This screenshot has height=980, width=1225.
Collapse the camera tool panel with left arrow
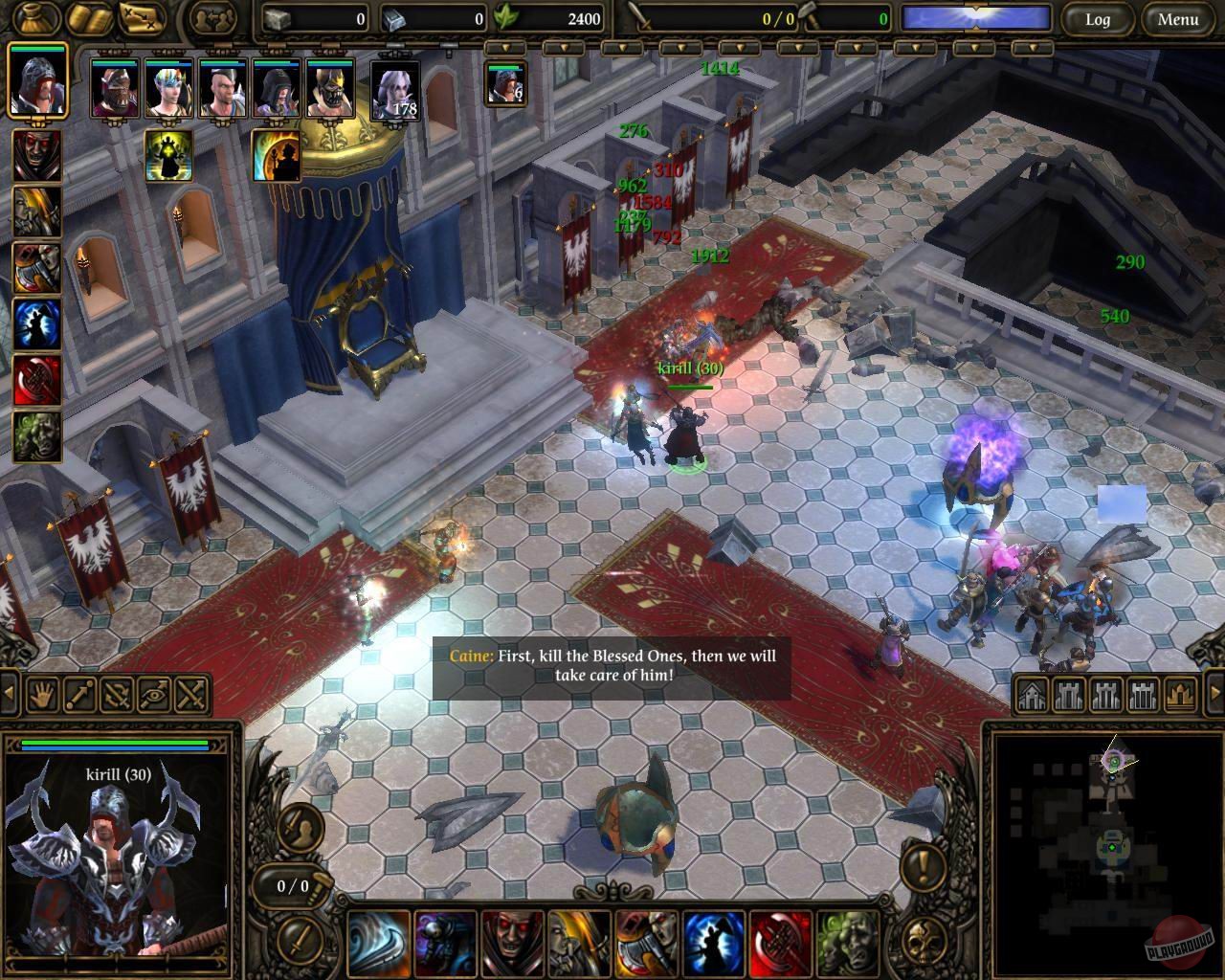point(8,693)
